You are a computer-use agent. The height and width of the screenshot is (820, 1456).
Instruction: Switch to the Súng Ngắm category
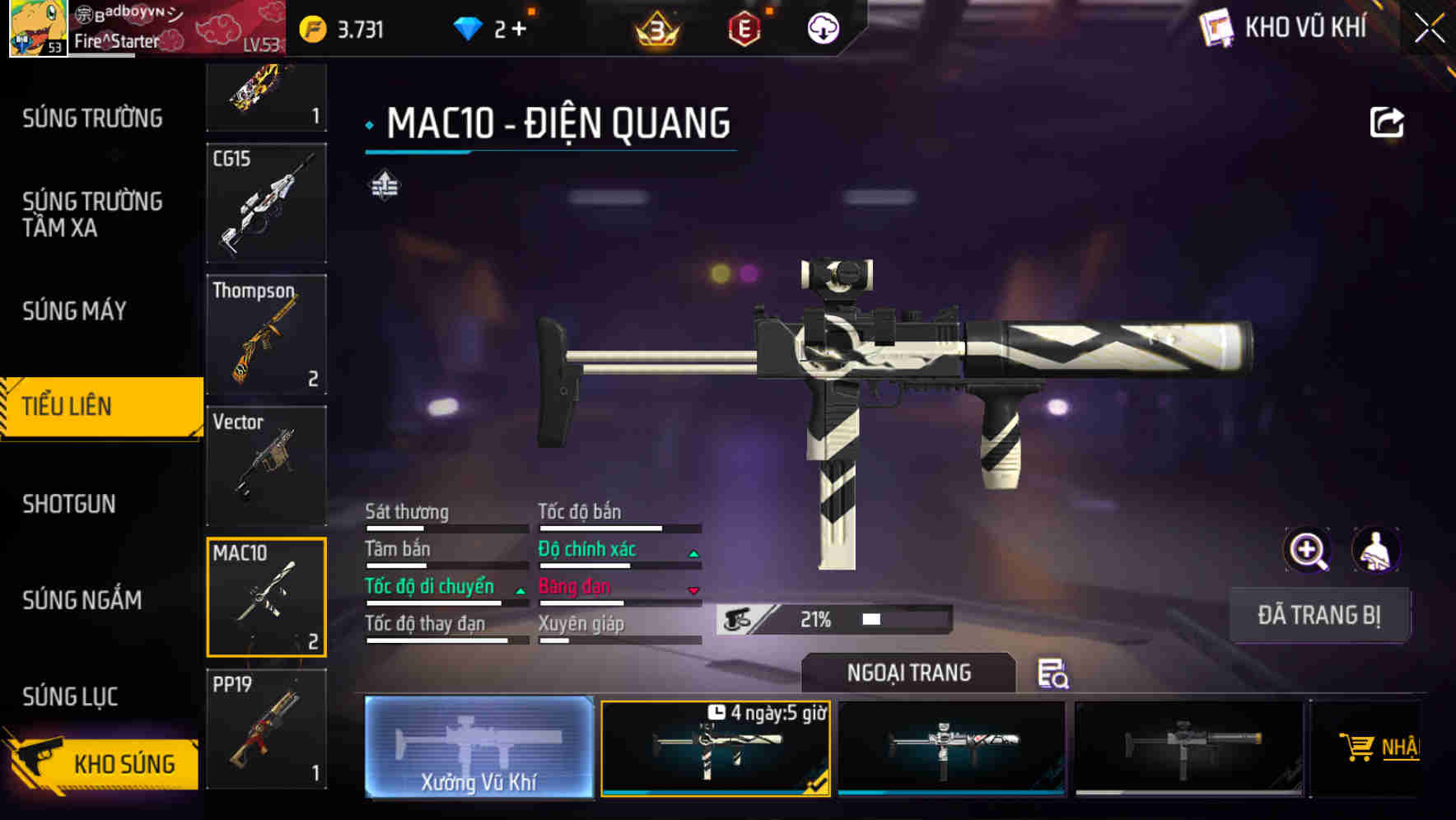pyautogui.click(x=82, y=600)
